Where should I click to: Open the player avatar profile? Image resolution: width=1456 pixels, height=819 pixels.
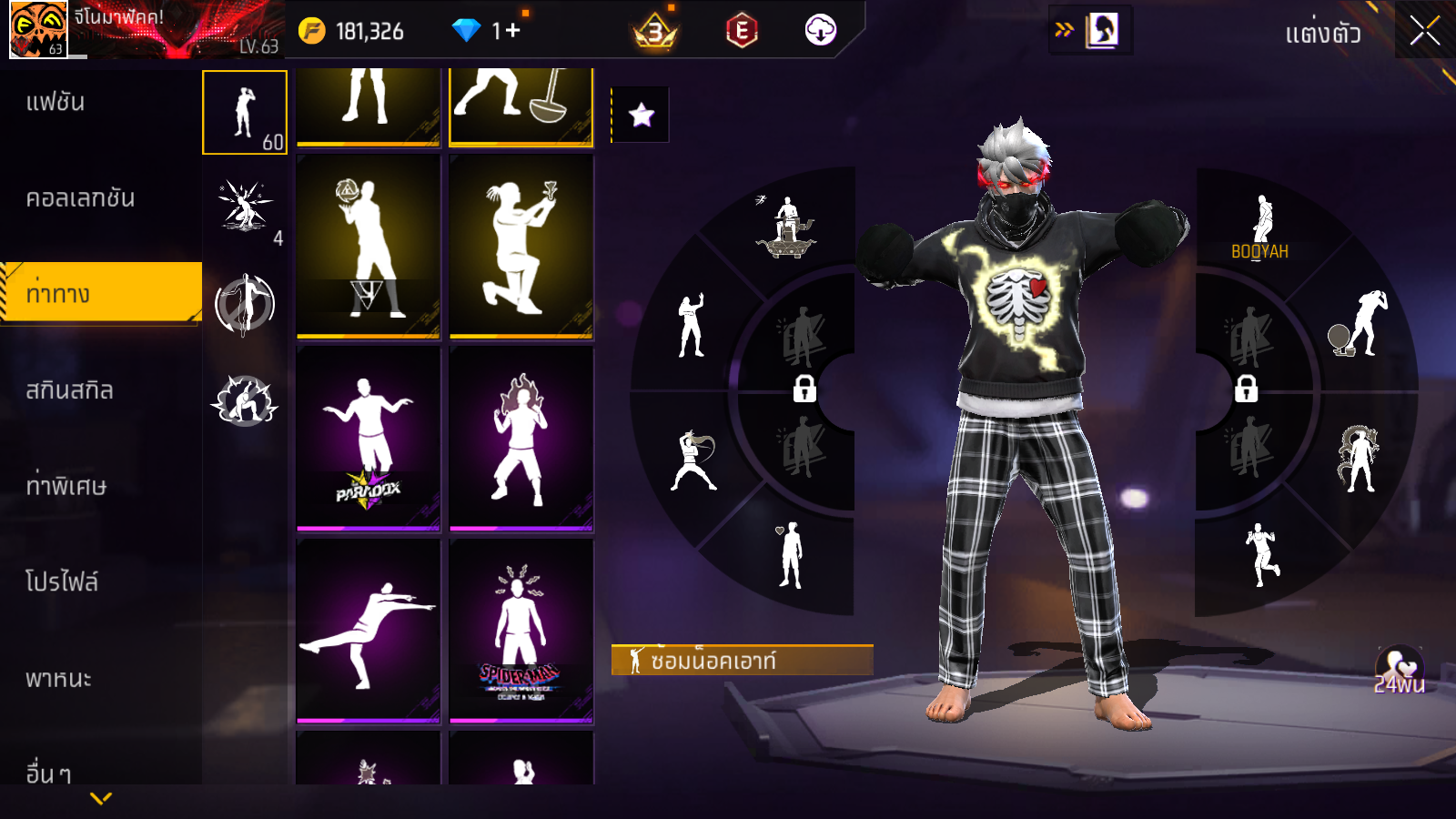[38, 30]
